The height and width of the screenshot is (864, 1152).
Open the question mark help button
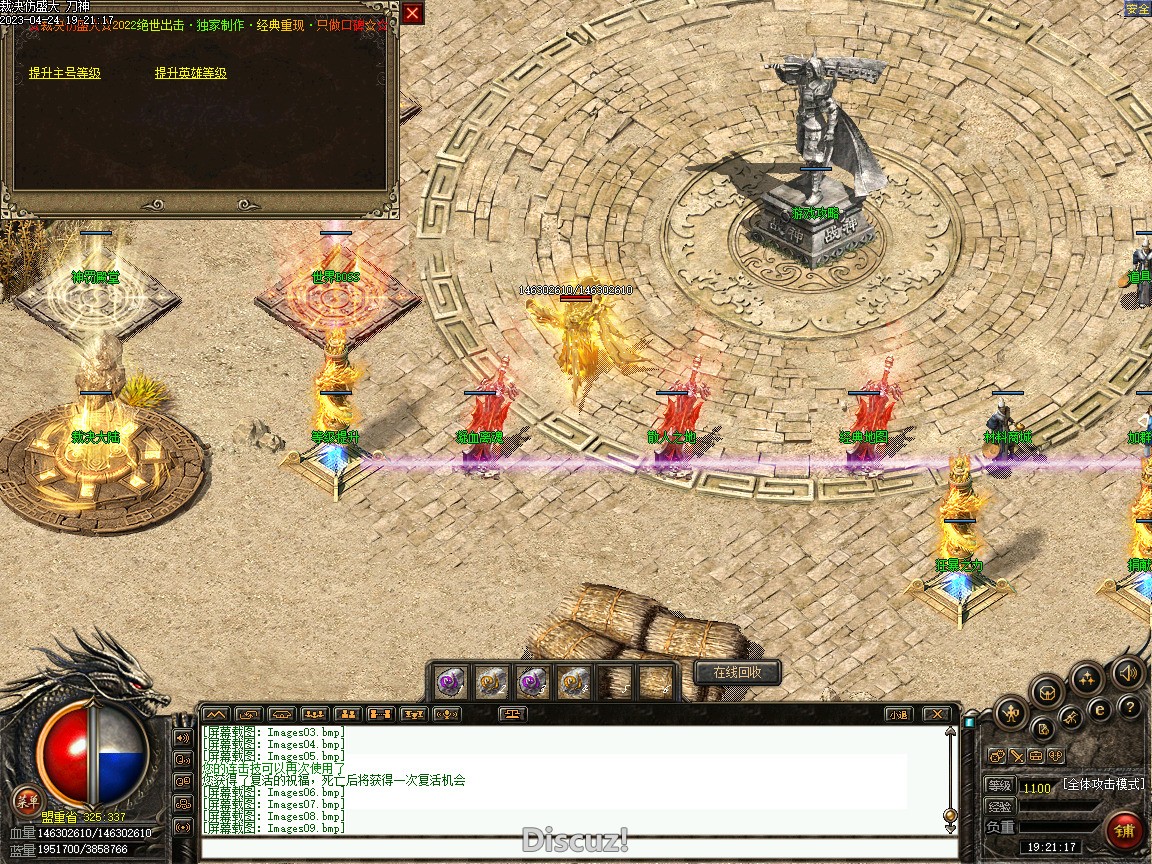click(x=1130, y=708)
